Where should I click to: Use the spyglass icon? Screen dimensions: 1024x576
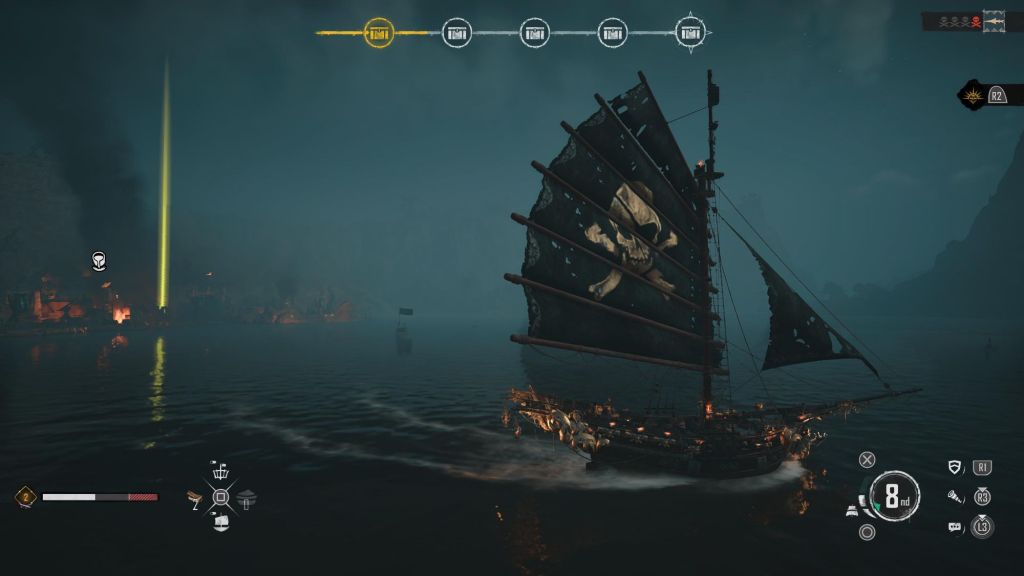(x=955, y=496)
